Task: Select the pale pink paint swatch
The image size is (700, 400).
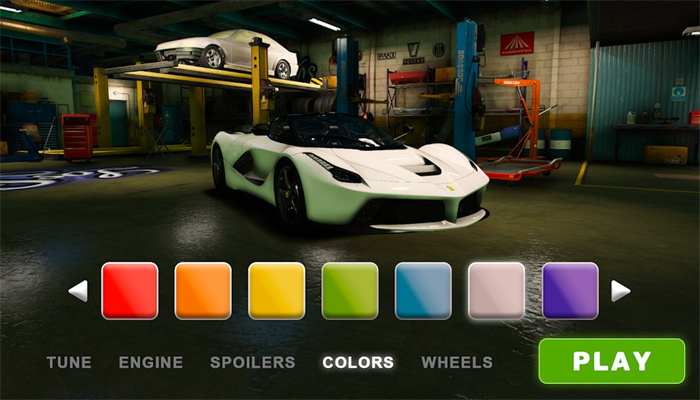Action: pos(497,291)
